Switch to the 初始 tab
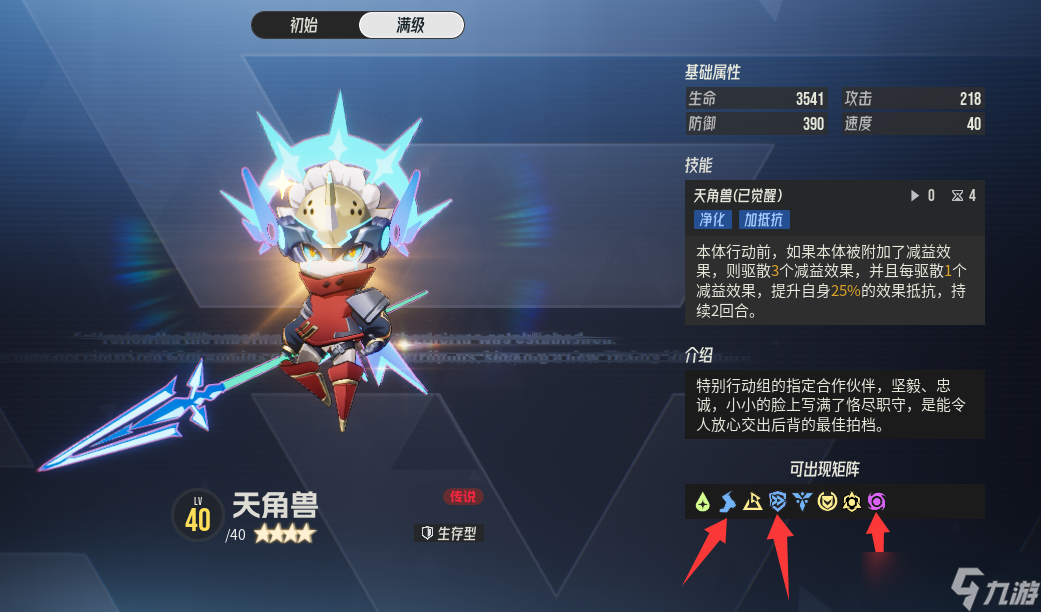 (x=304, y=25)
